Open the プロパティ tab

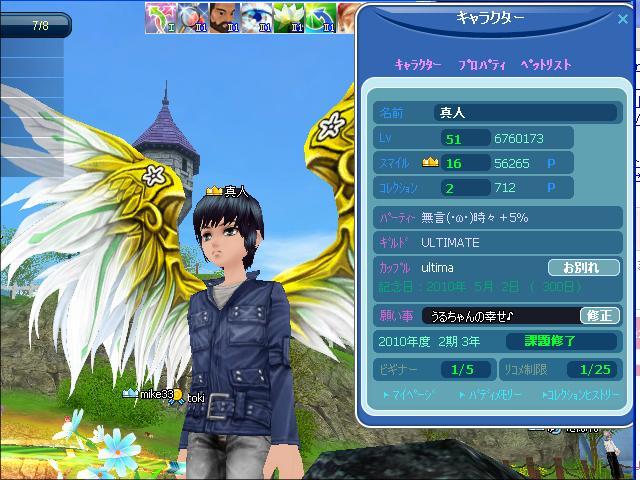pyautogui.click(x=482, y=64)
